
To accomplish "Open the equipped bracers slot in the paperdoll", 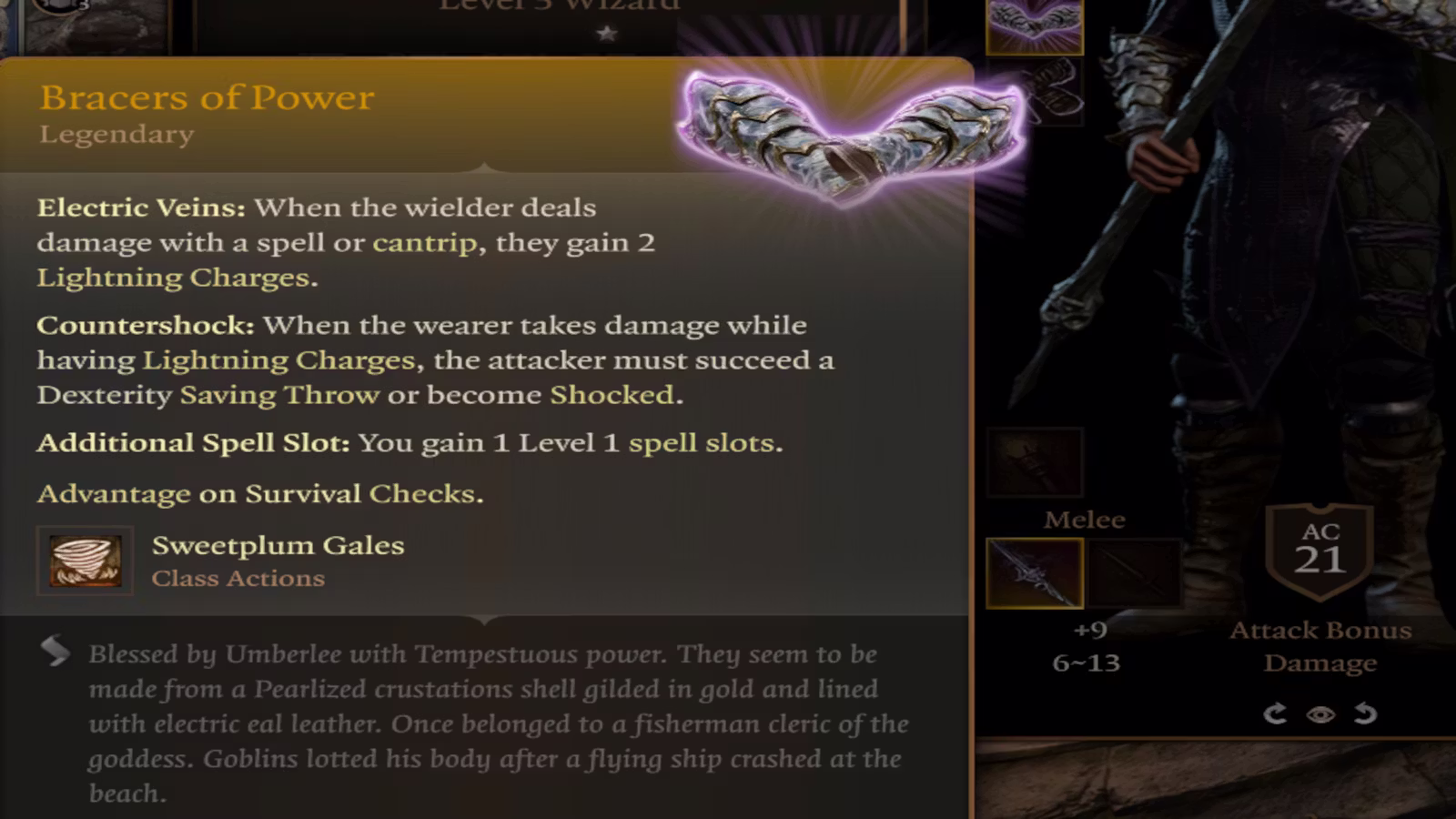I will pos(1033,27).
